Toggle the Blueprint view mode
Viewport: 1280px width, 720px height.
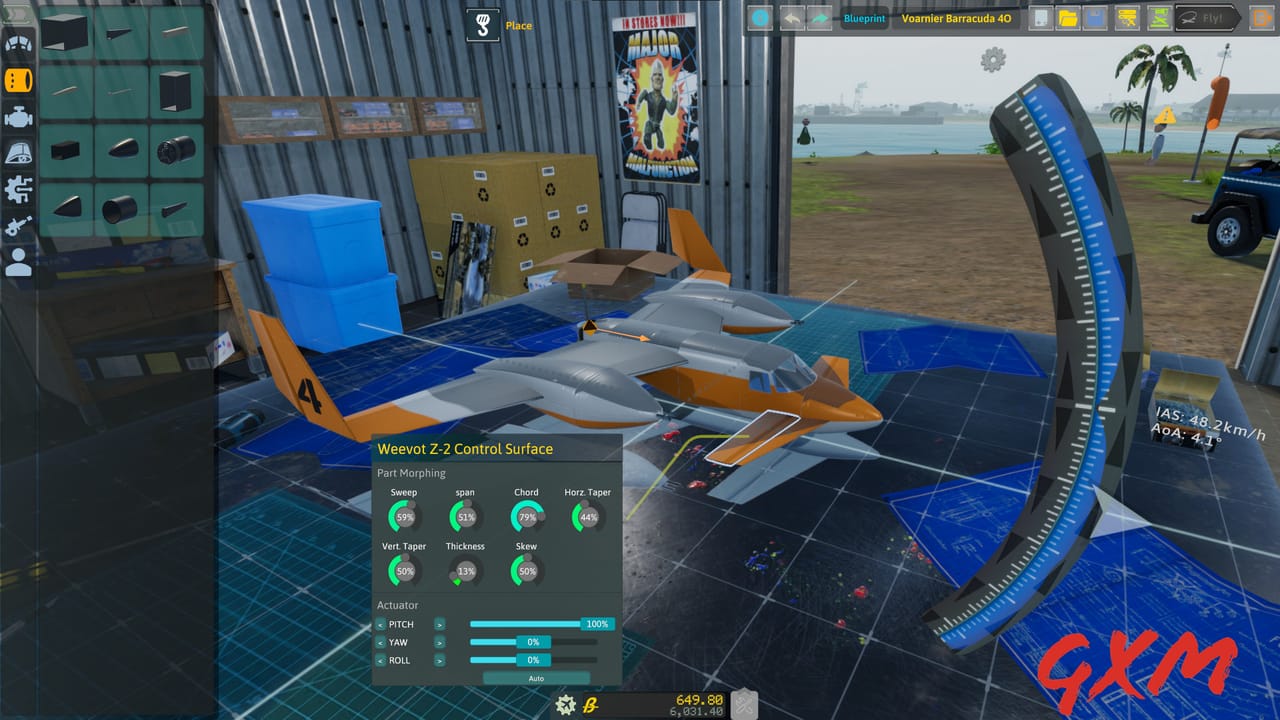pos(864,17)
